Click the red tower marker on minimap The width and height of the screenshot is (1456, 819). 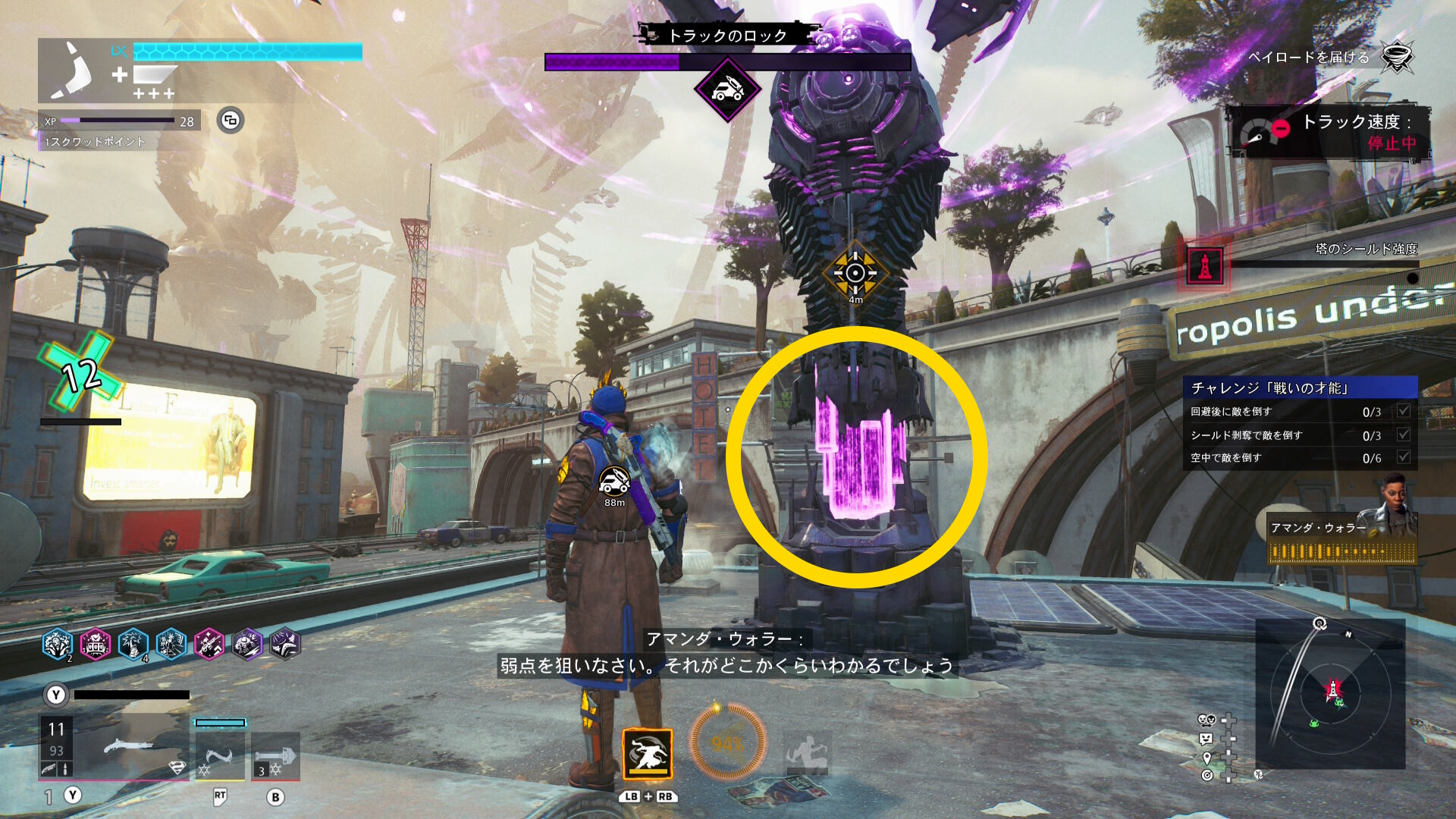[x=1332, y=689]
